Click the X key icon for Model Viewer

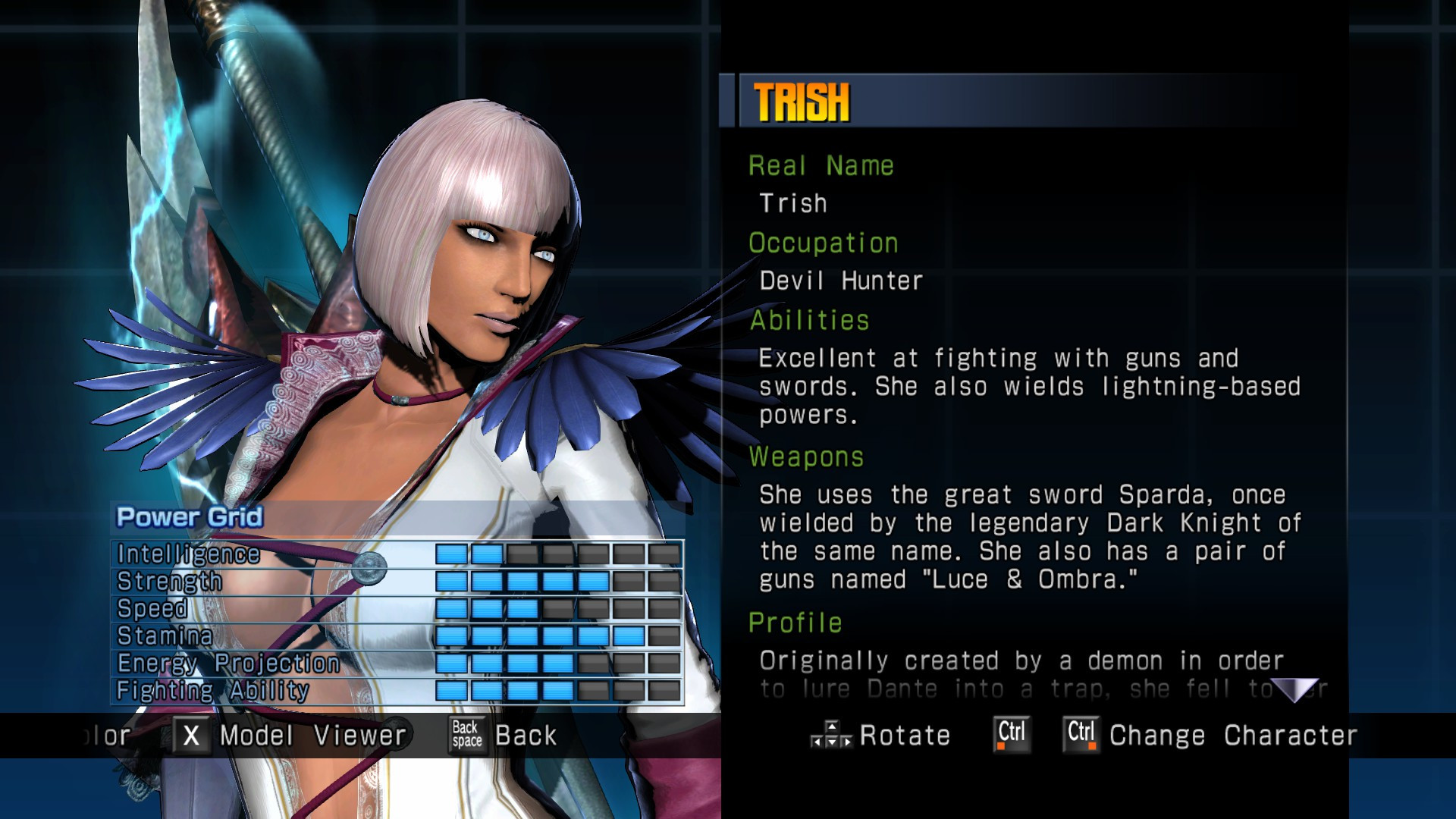tap(192, 735)
